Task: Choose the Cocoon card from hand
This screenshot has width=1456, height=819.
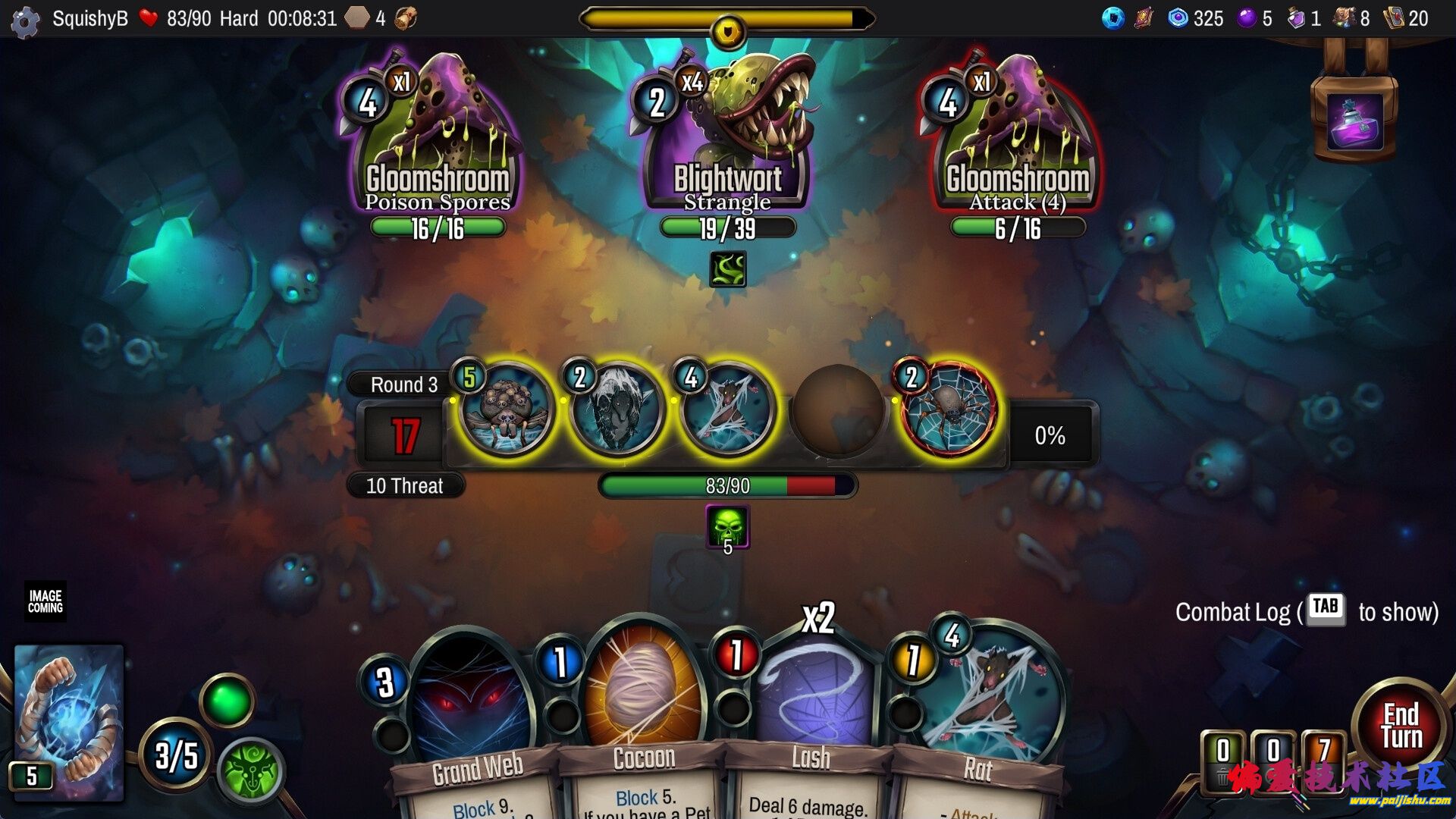Action: click(643, 720)
